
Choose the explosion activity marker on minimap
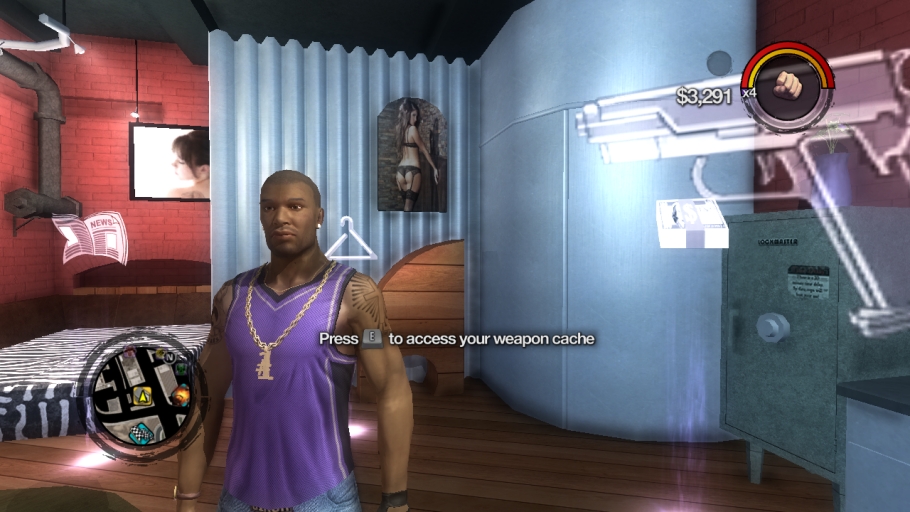coord(181,397)
